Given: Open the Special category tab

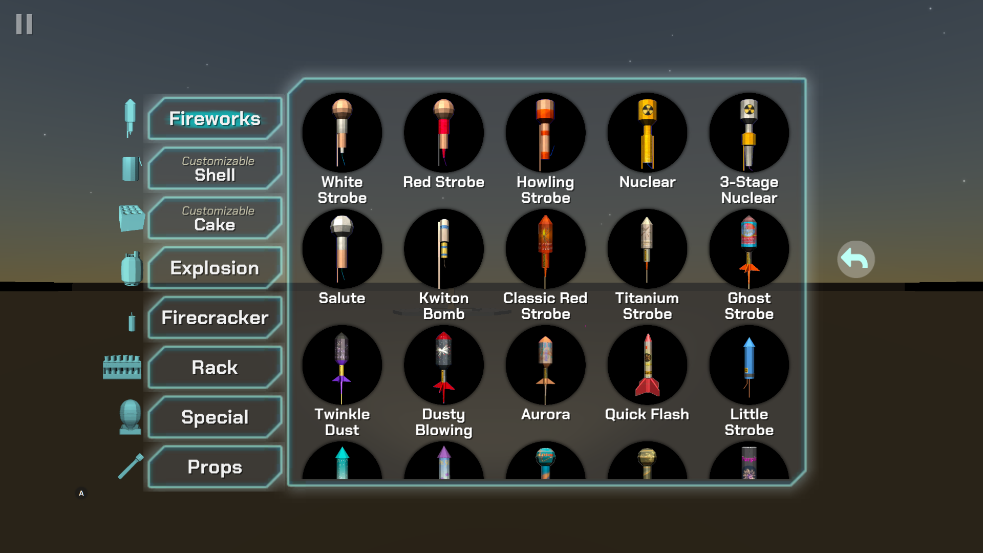Looking at the screenshot, I should coord(214,418).
